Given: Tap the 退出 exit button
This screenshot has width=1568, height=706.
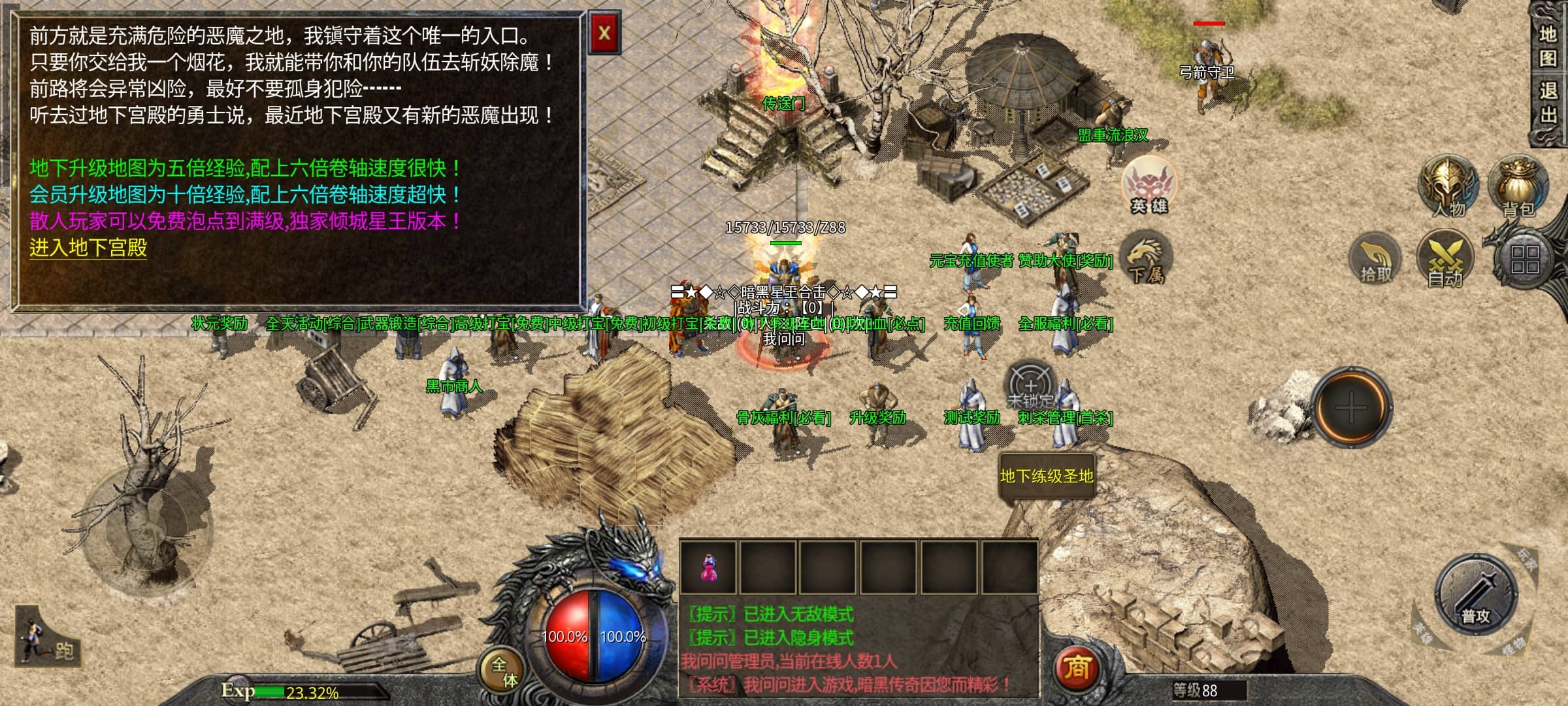Looking at the screenshot, I should tap(1548, 103).
